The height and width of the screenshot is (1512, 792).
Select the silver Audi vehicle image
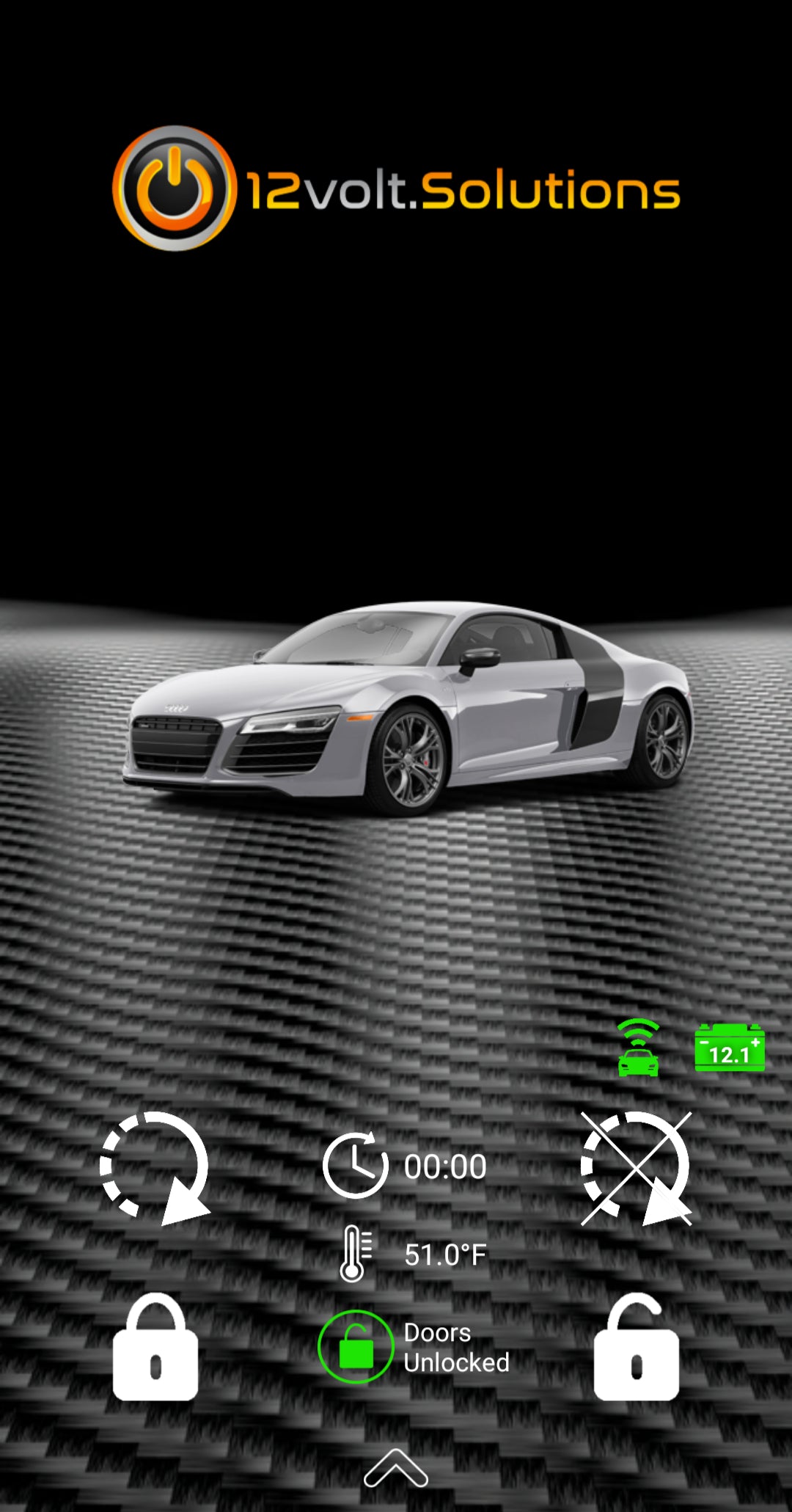pos(408,707)
